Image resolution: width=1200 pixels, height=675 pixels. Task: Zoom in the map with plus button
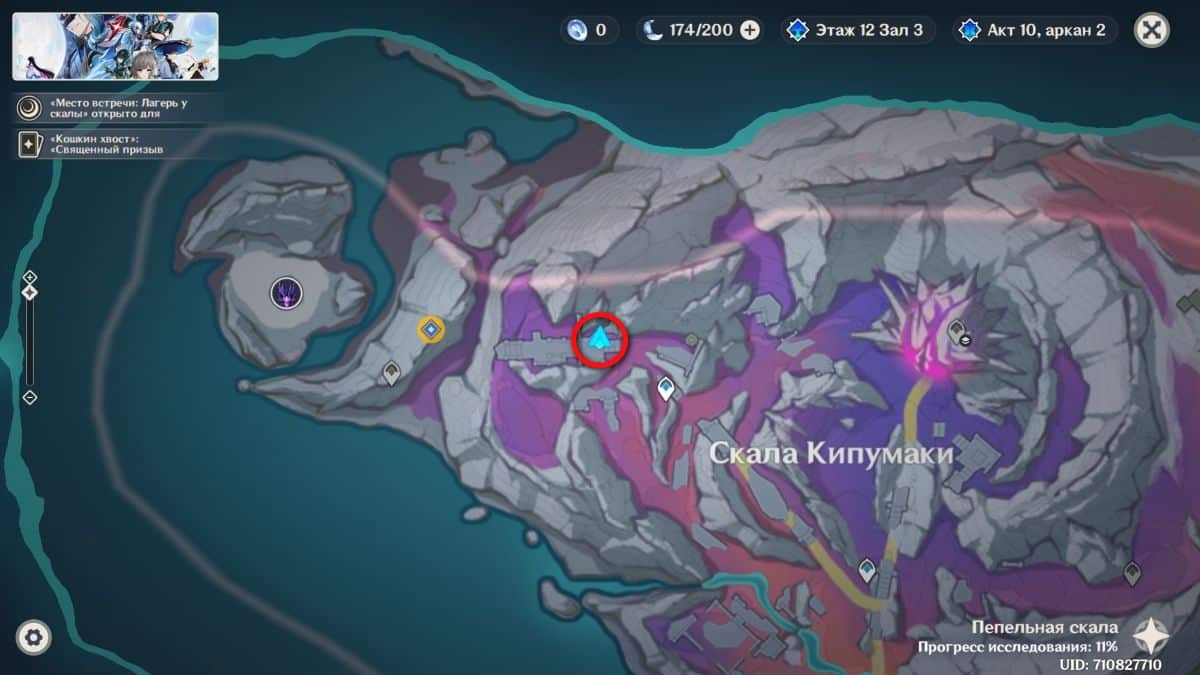(x=30, y=277)
